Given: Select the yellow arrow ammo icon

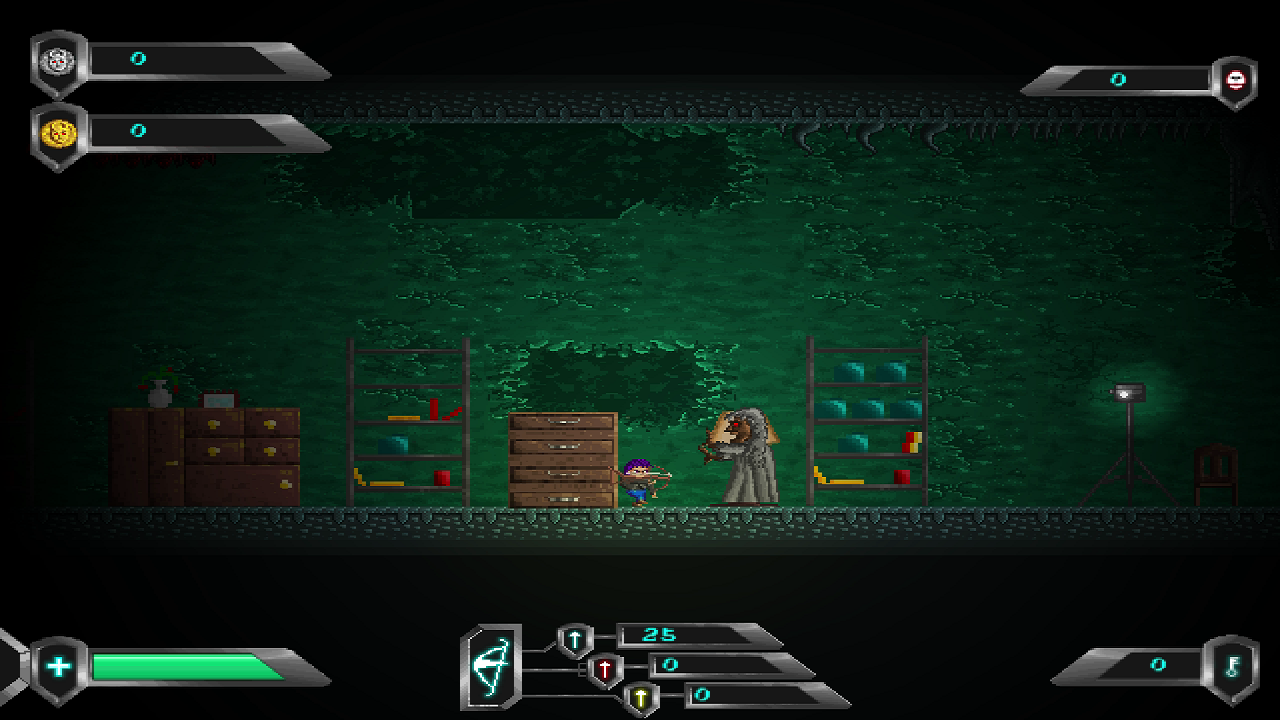Looking at the screenshot, I should [x=642, y=696].
